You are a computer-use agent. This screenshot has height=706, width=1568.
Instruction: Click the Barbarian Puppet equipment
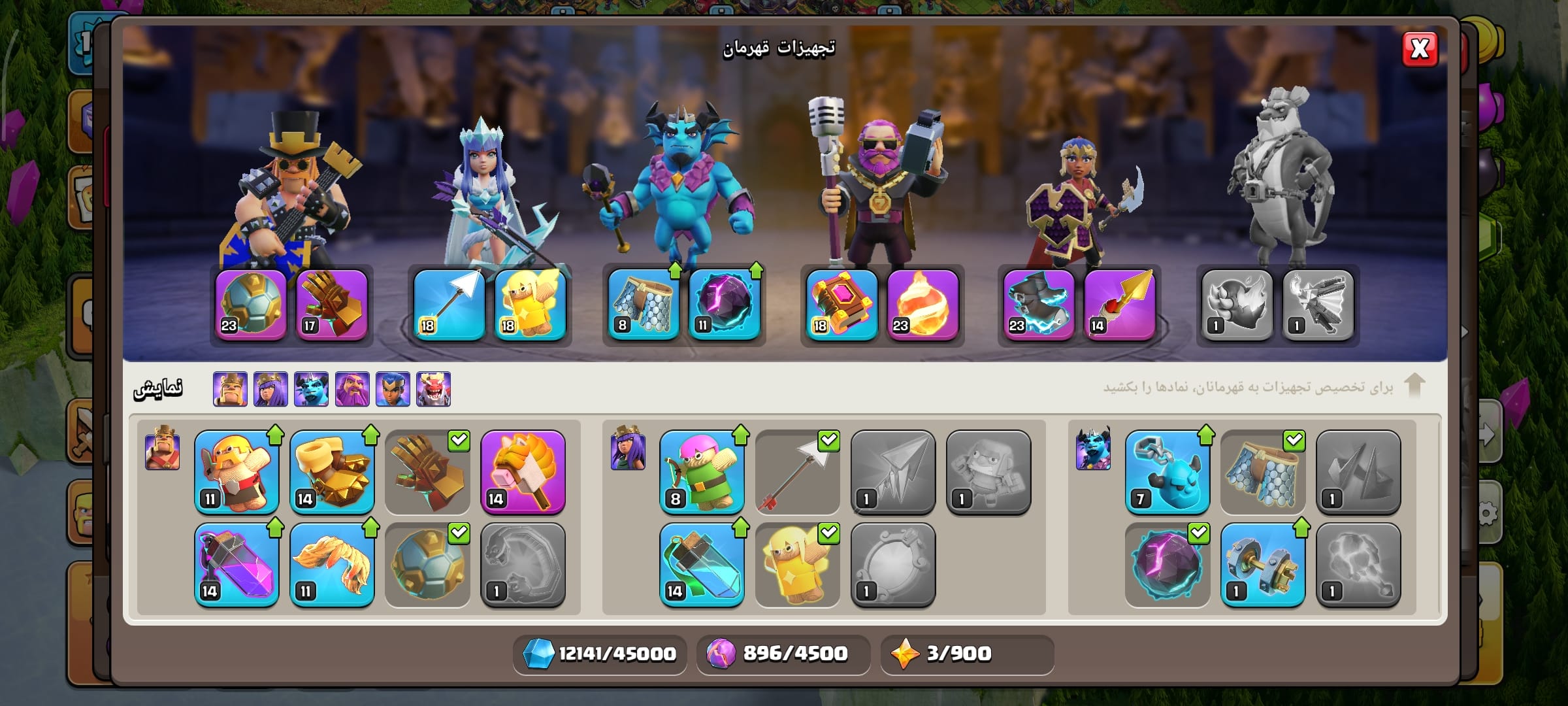click(x=237, y=472)
